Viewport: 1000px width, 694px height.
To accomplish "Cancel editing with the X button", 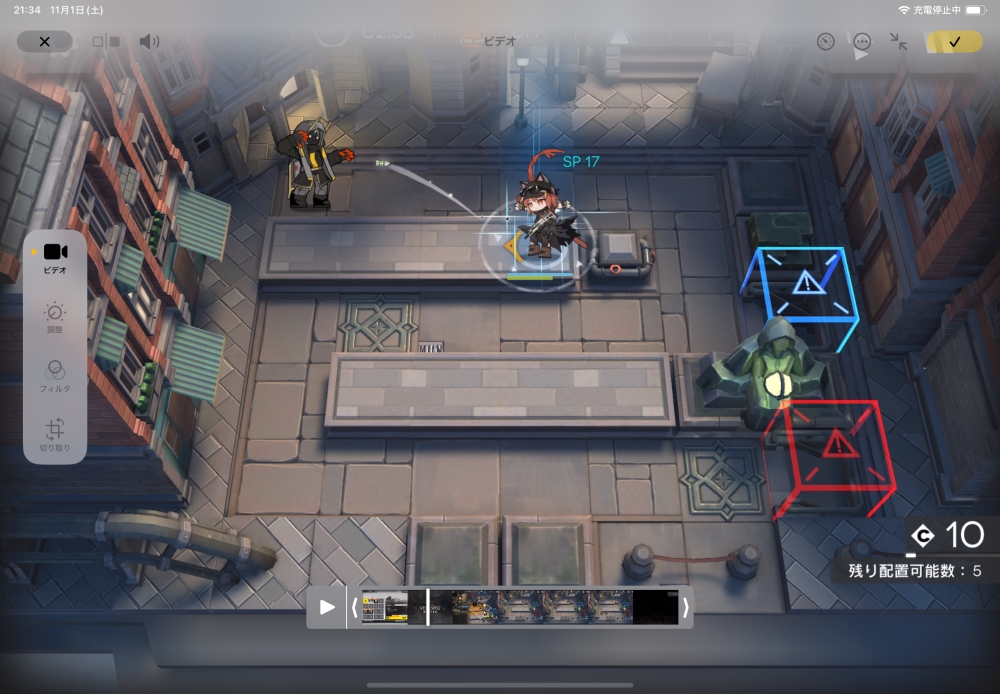I will 44,42.
